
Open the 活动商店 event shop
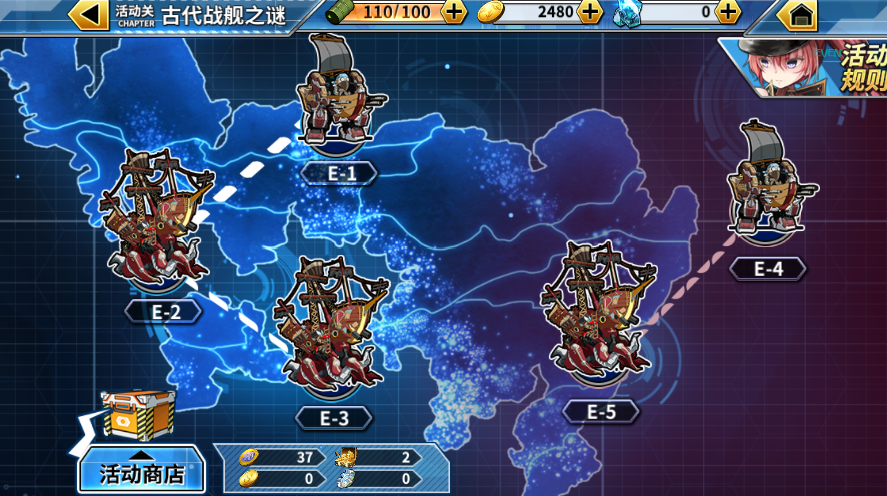(141, 471)
